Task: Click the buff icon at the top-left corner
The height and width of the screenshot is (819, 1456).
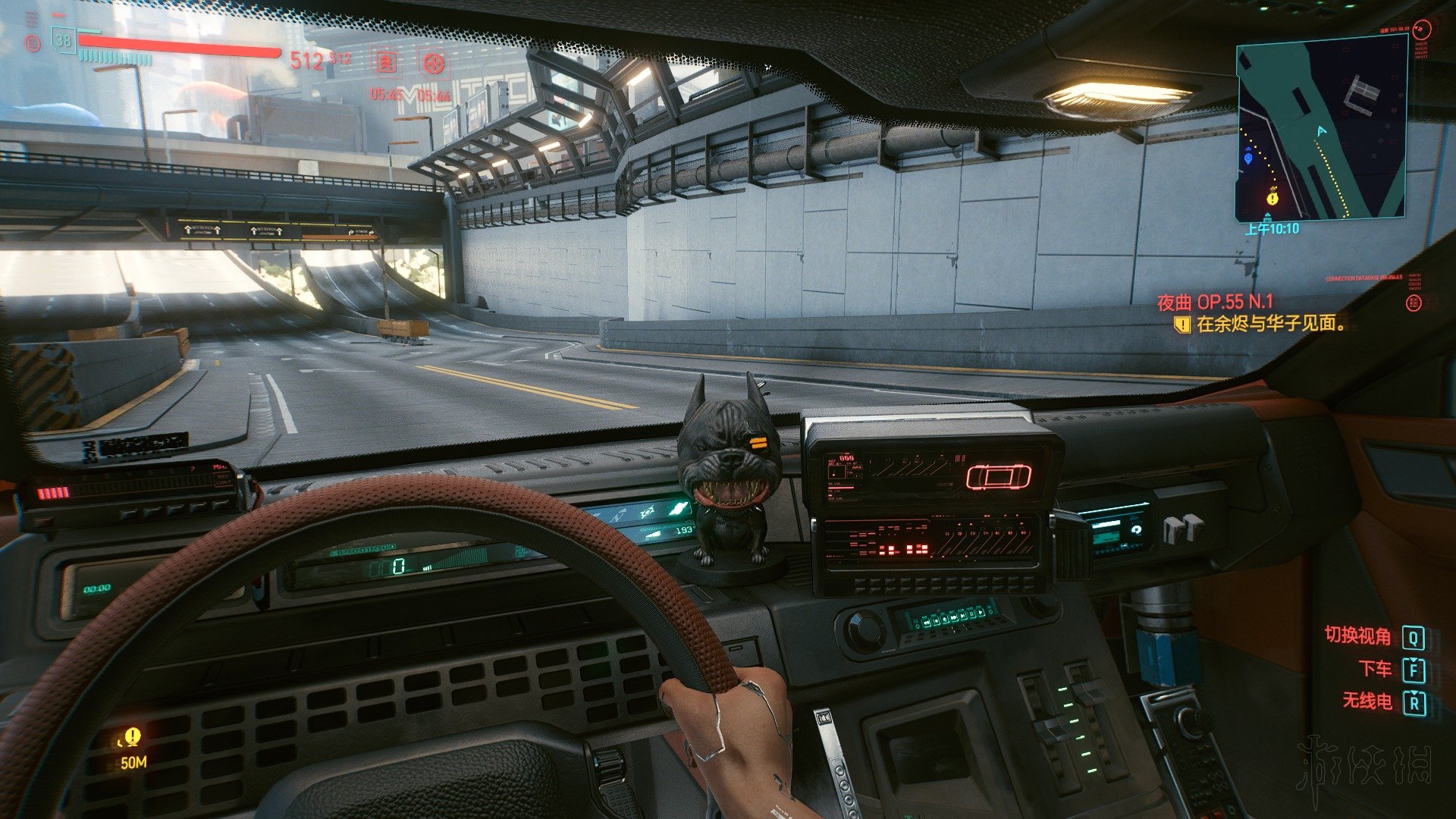Action: point(33,43)
